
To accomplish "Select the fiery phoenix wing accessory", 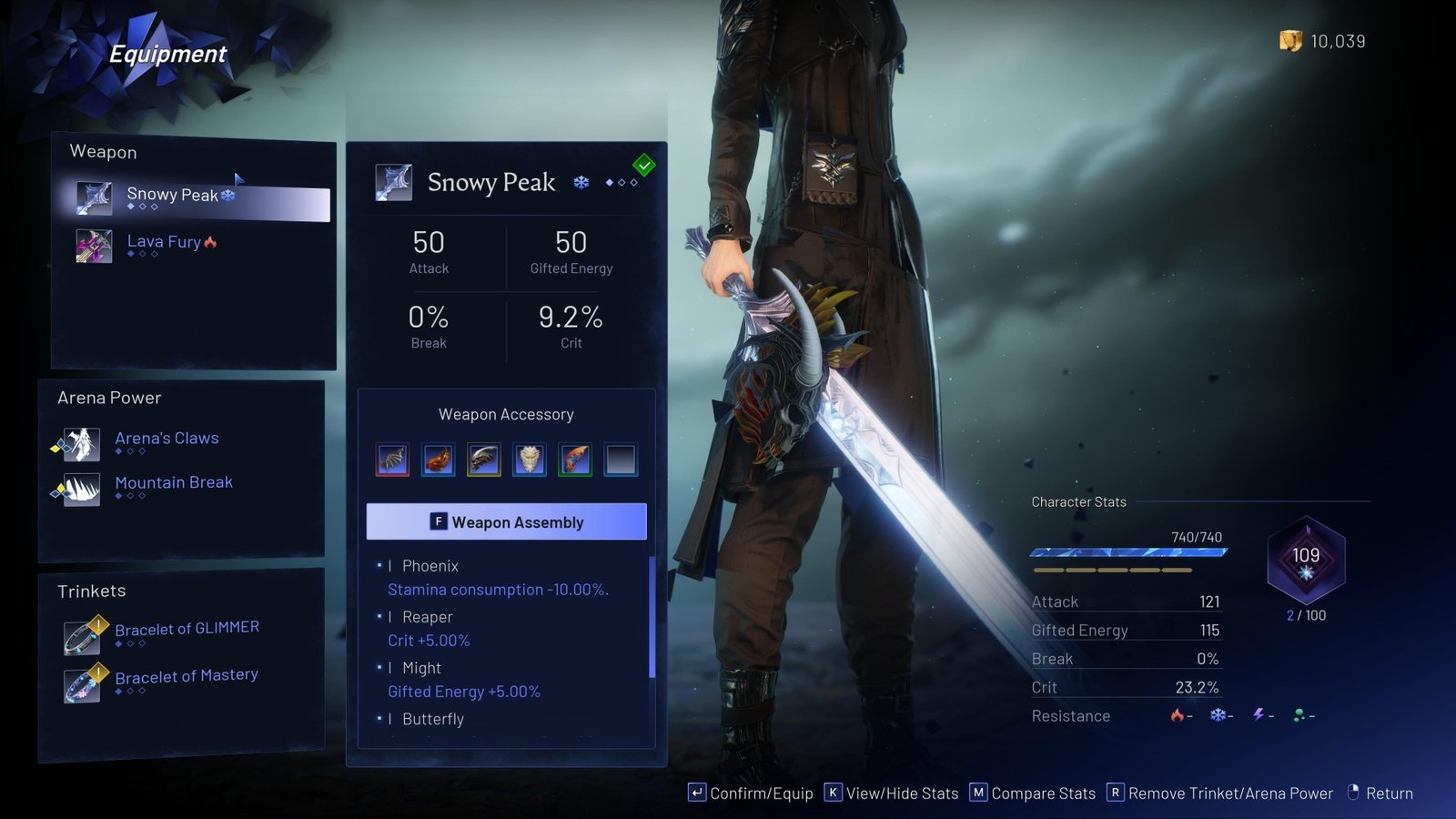I will (439, 460).
